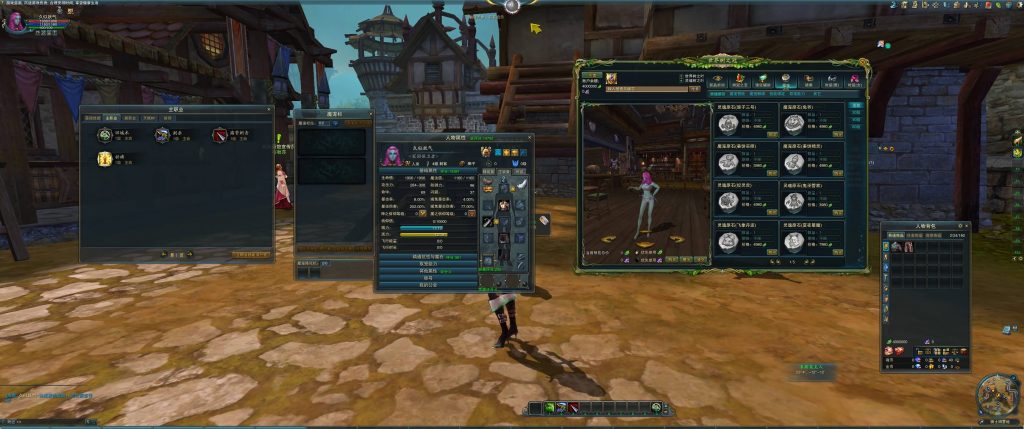Close the character attributes window
The image size is (1024, 429).
pos(529,137)
